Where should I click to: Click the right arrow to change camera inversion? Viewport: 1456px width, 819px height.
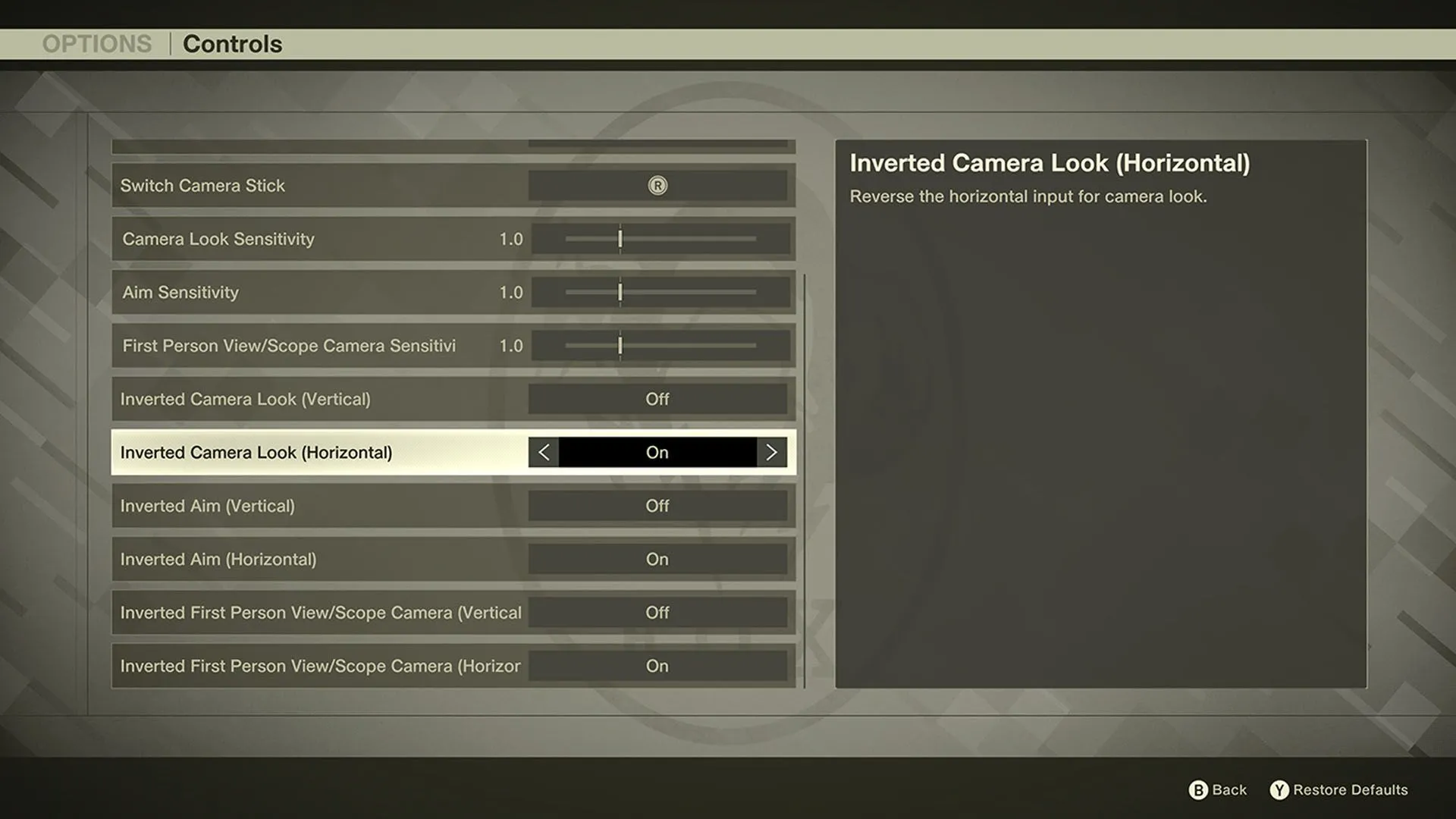771,452
